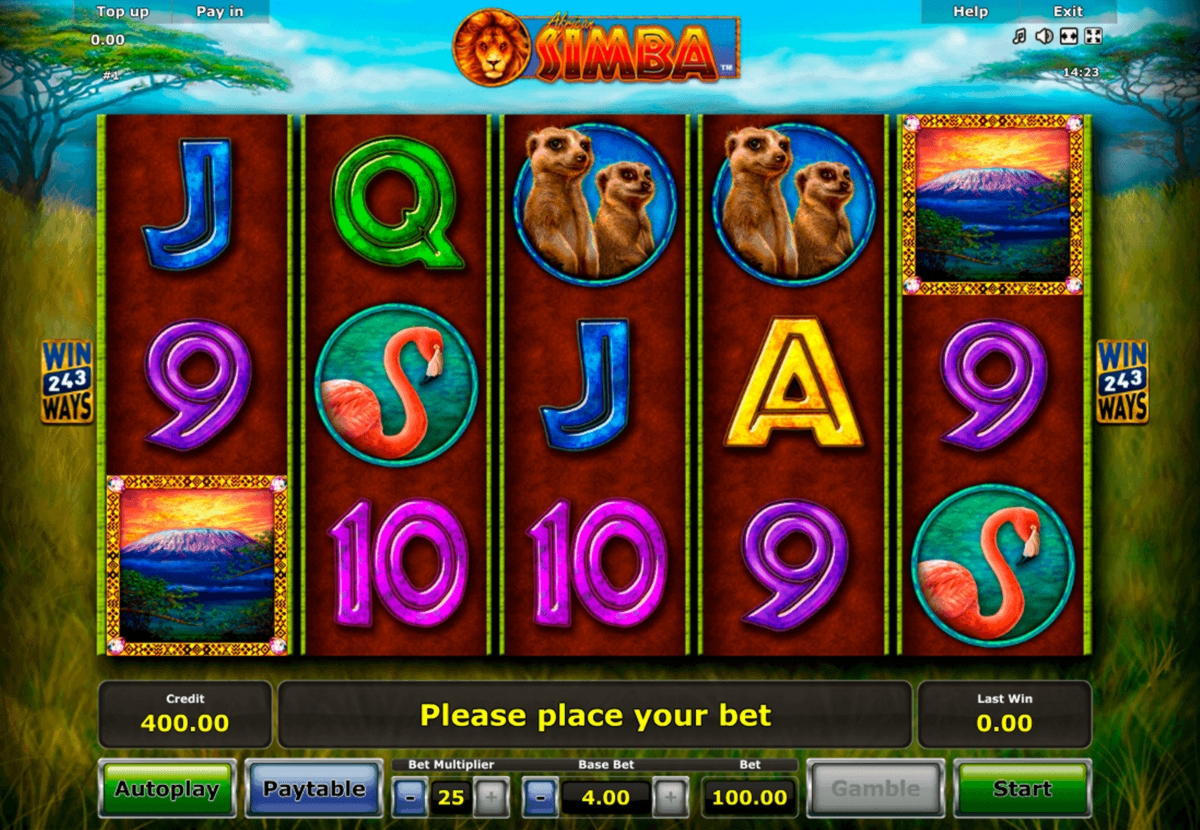The image size is (1200, 830).
Task: Lower the Base Bet using minus
Action: (x=540, y=798)
